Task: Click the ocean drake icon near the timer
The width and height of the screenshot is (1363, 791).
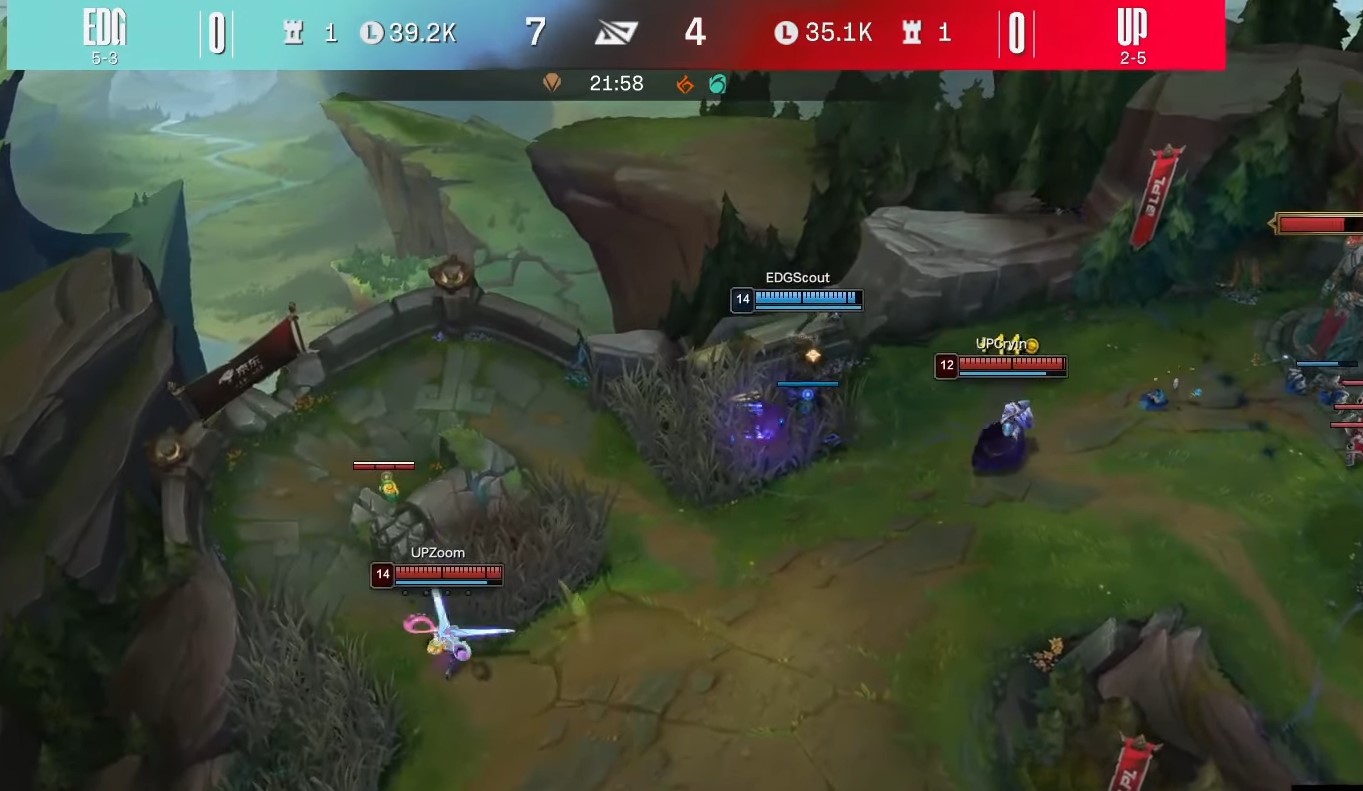Action: tap(716, 84)
